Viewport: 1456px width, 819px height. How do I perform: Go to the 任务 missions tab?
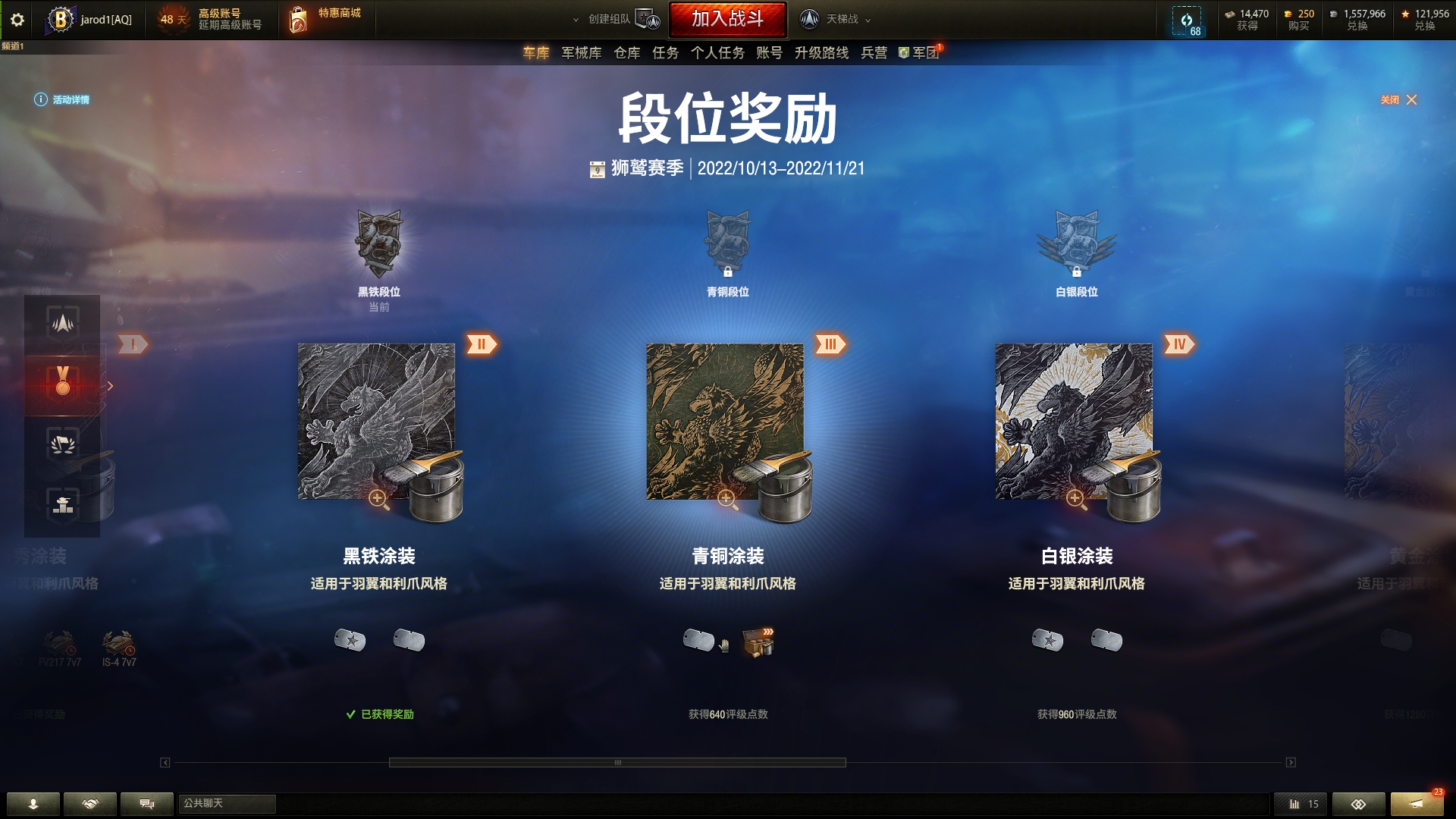[665, 53]
